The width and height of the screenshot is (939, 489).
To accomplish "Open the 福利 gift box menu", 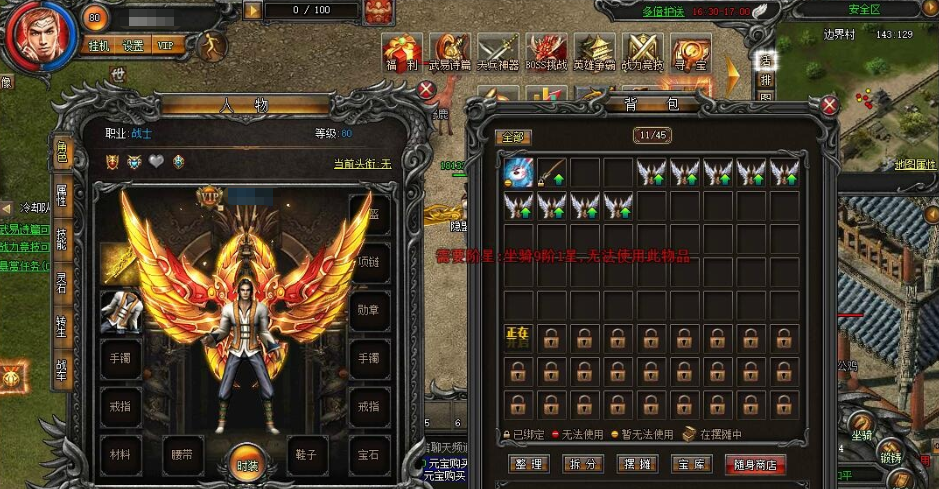I will (x=404, y=51).
